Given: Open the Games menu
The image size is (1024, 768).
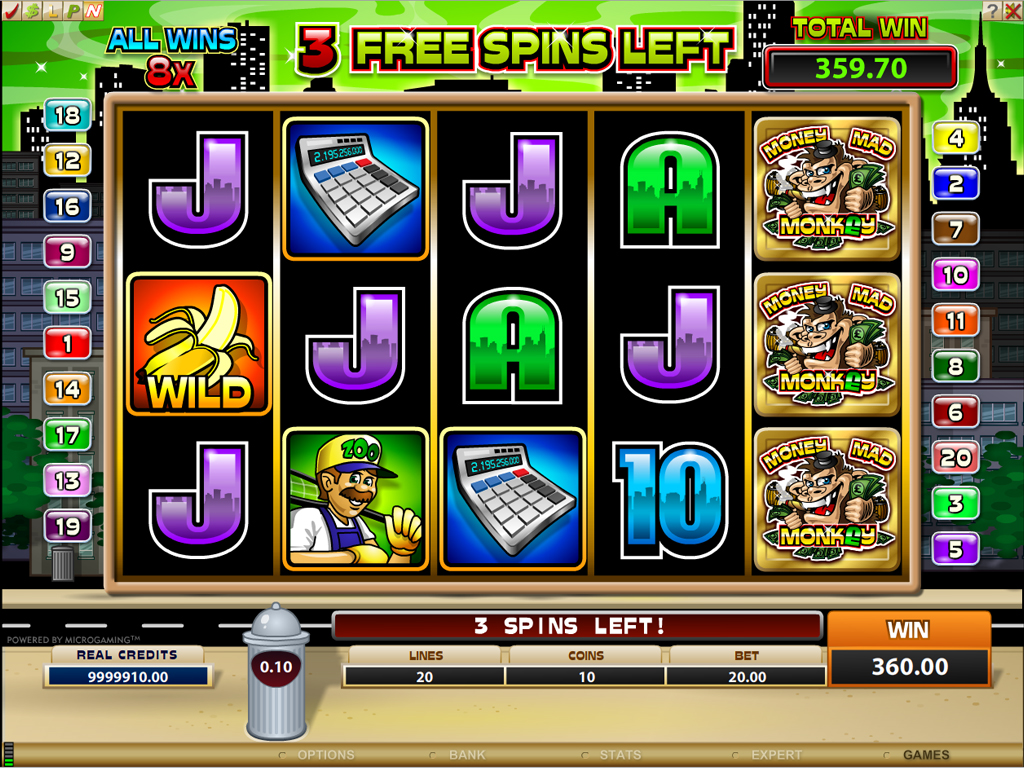Looking at the screenshot, I should [x=925, y=755].
